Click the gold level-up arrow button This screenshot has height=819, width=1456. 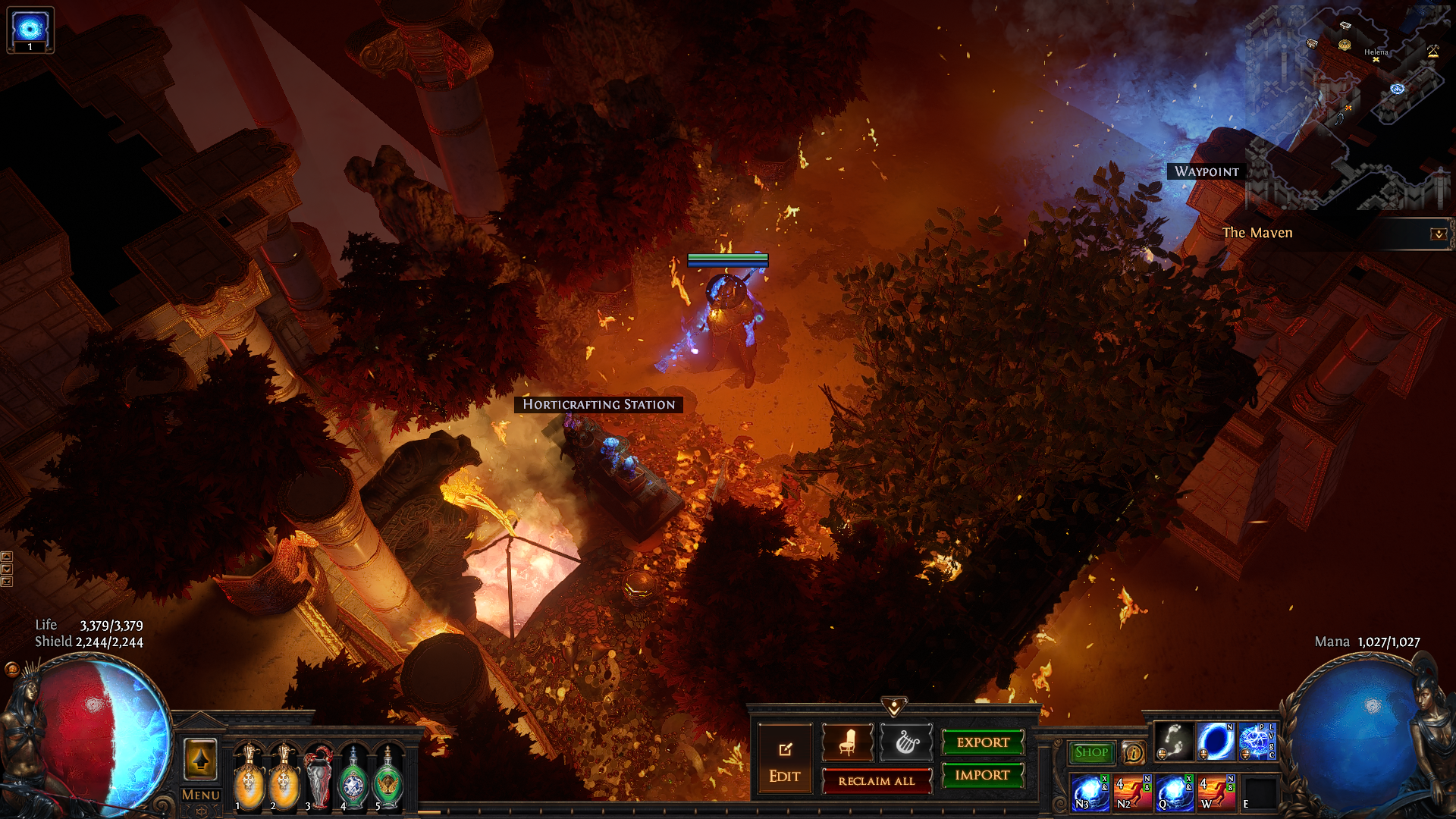coord(200,759)
